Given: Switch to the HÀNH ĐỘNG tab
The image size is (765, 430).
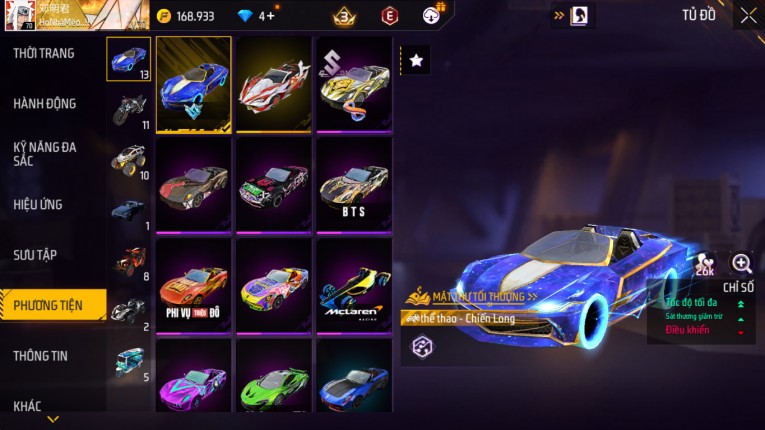Looking at the screenshot, I should pyautogui.click(x=45, y=104).
